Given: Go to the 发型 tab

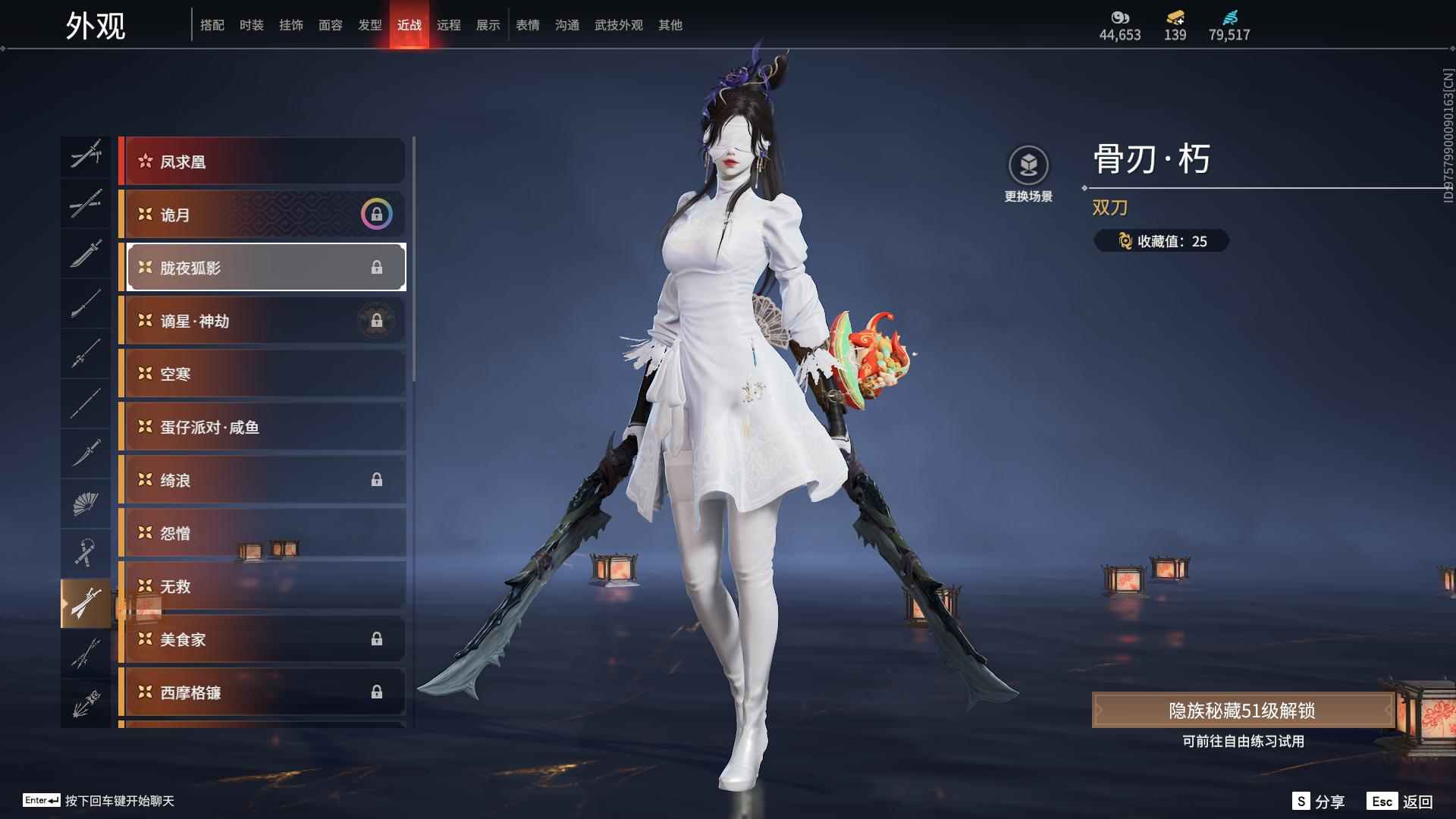Looking at the screenshot, I should 369,25.
